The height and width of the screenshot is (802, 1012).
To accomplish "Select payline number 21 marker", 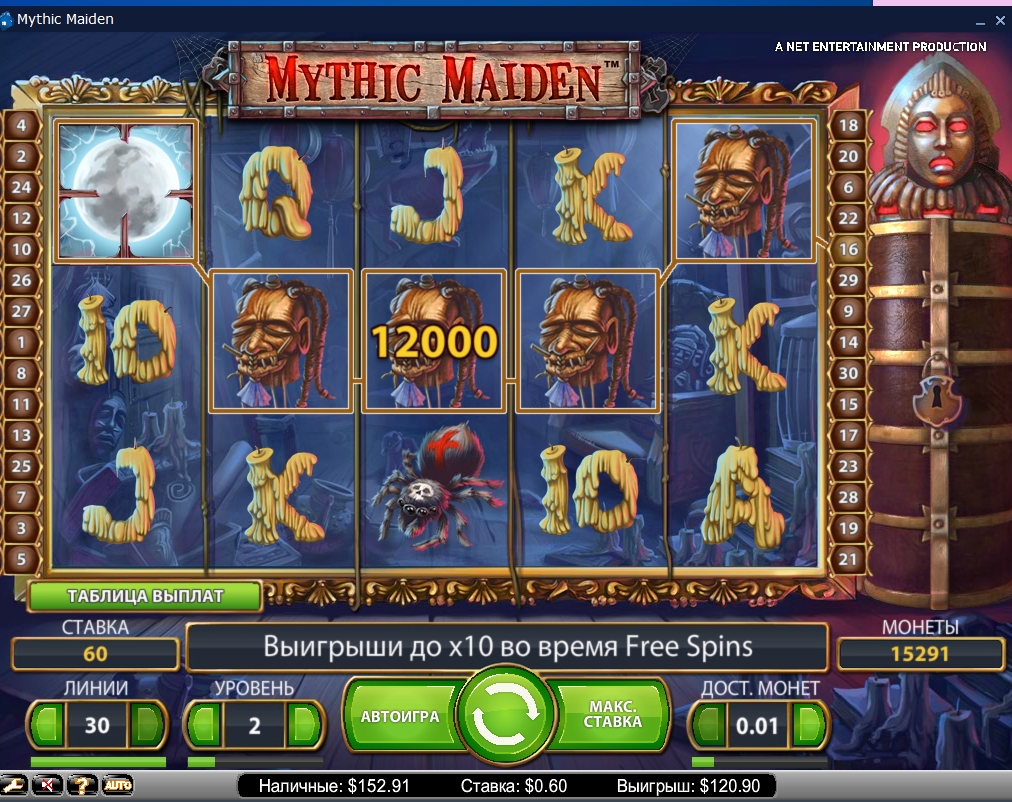I will (848, 559).
